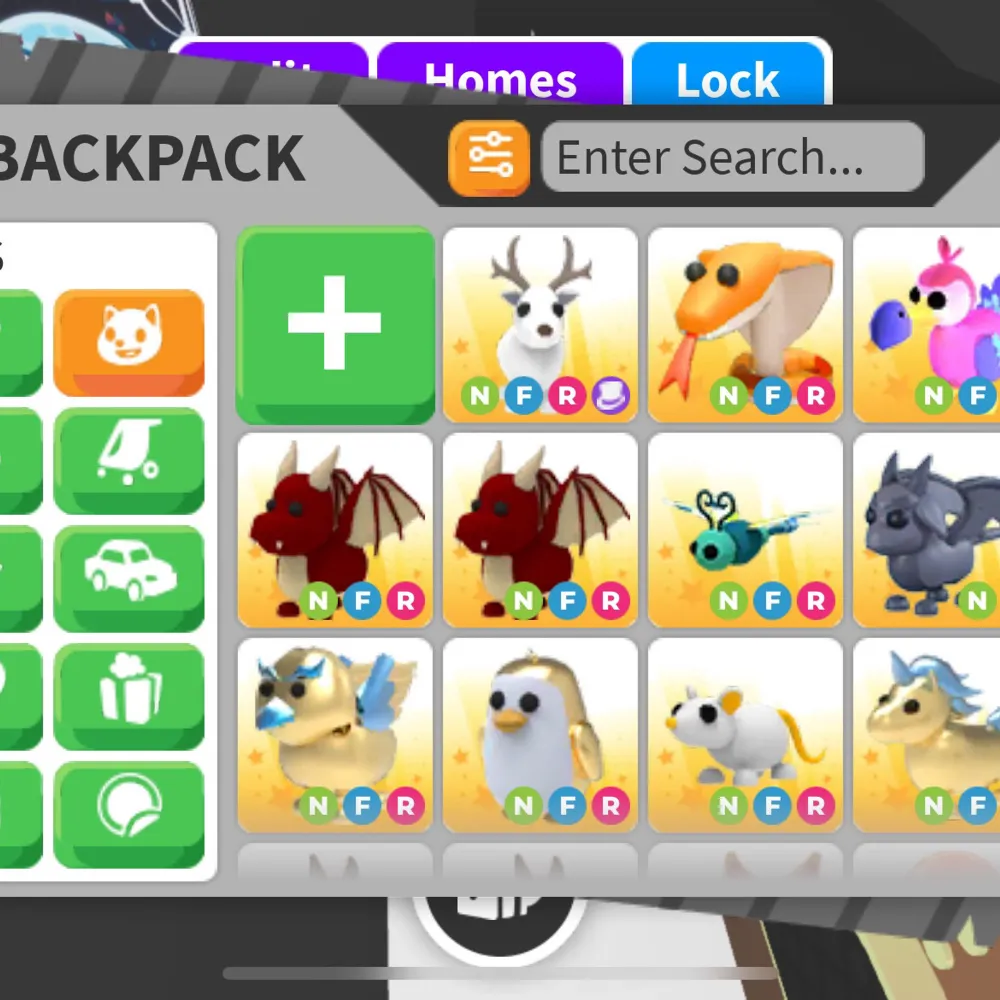Open the orange filter settings button

(489, 158)
